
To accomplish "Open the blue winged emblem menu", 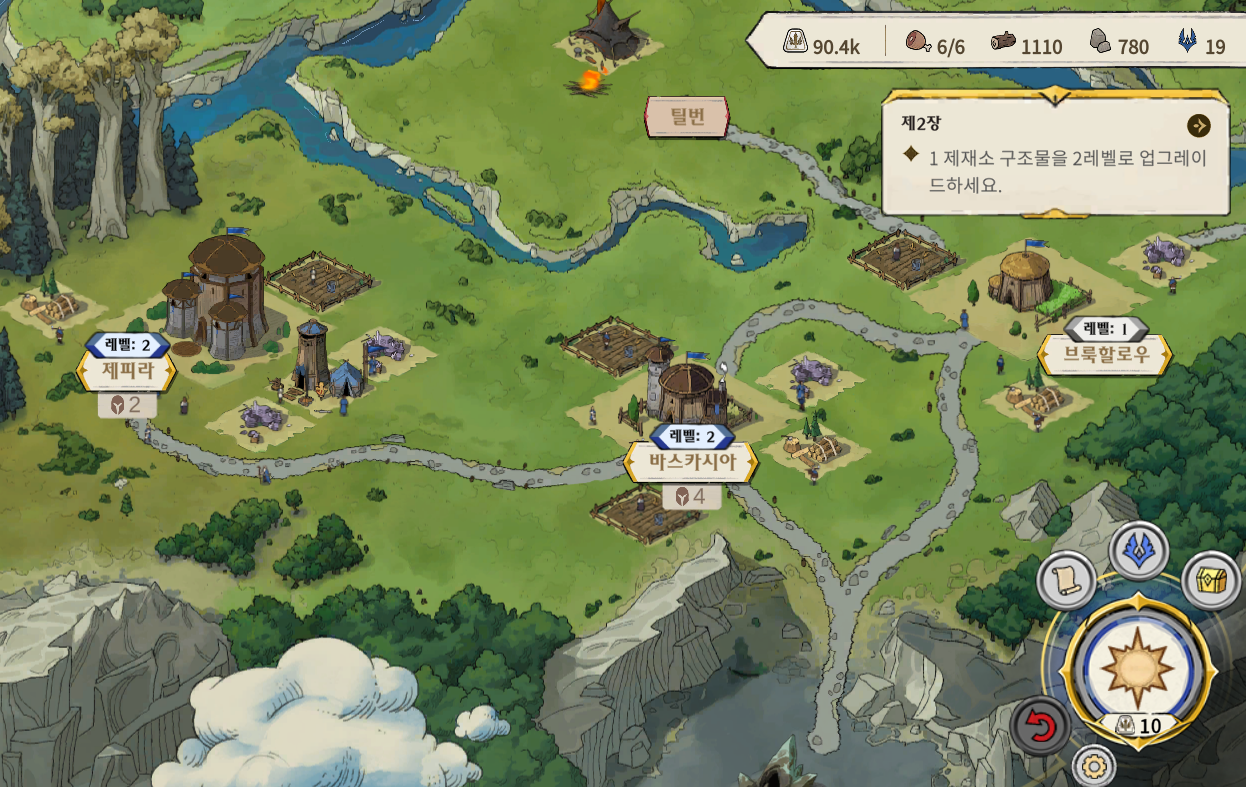I will click(1139, 550).
